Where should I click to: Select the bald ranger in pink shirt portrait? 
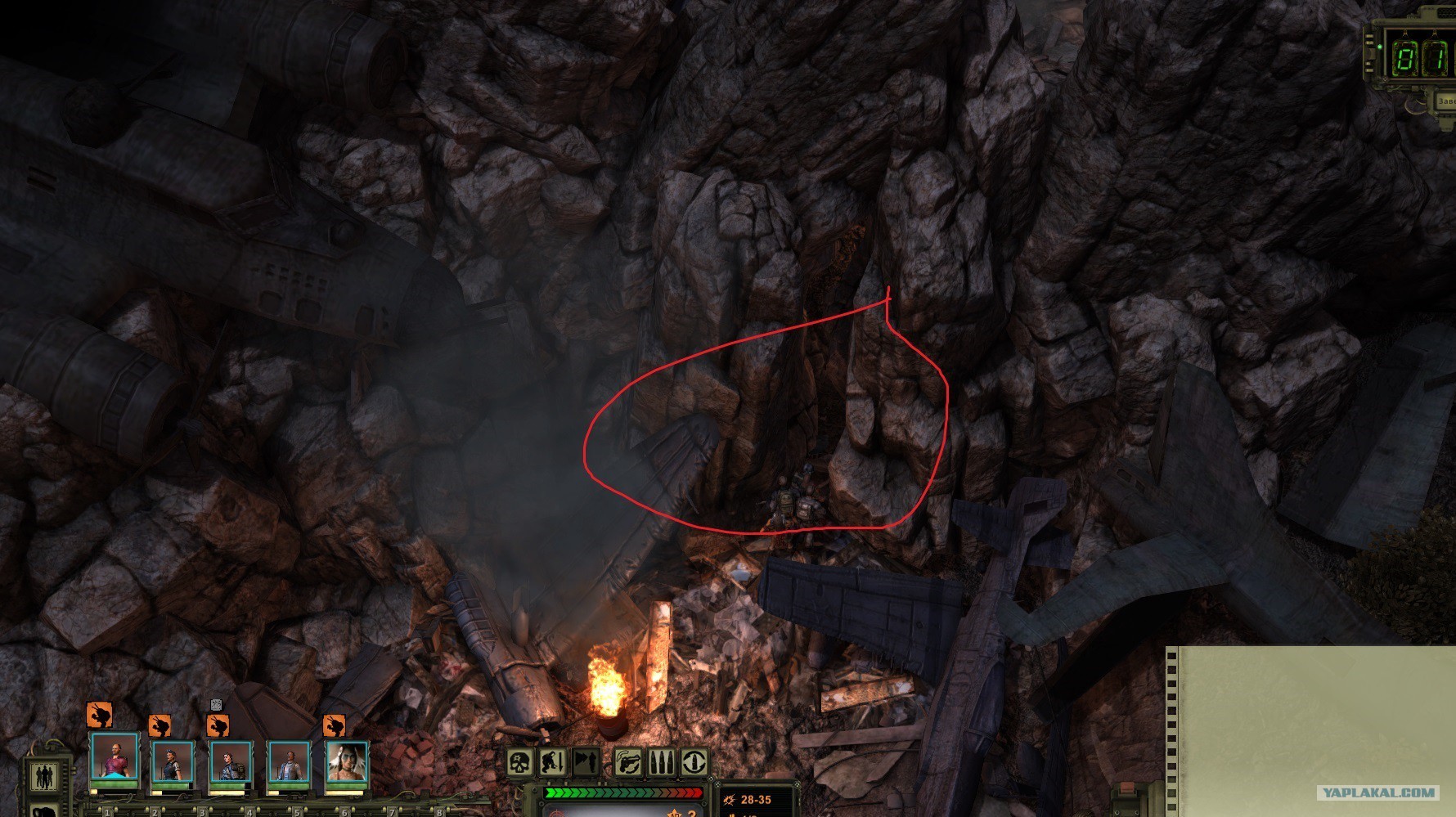(x=115, y=758)
